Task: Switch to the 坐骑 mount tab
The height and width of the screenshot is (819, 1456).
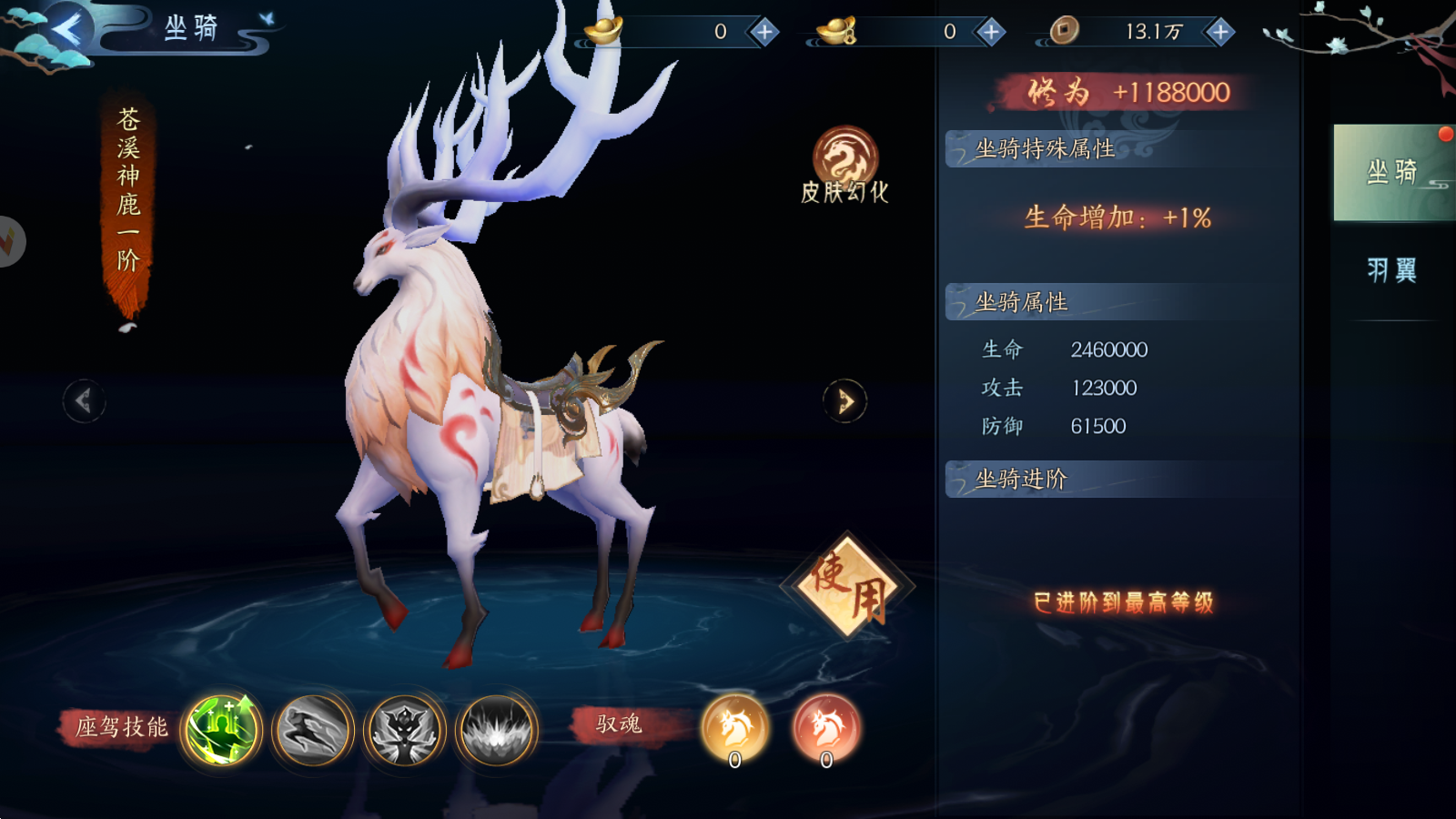Action: pyautogui.click(x=1391, y=173)
